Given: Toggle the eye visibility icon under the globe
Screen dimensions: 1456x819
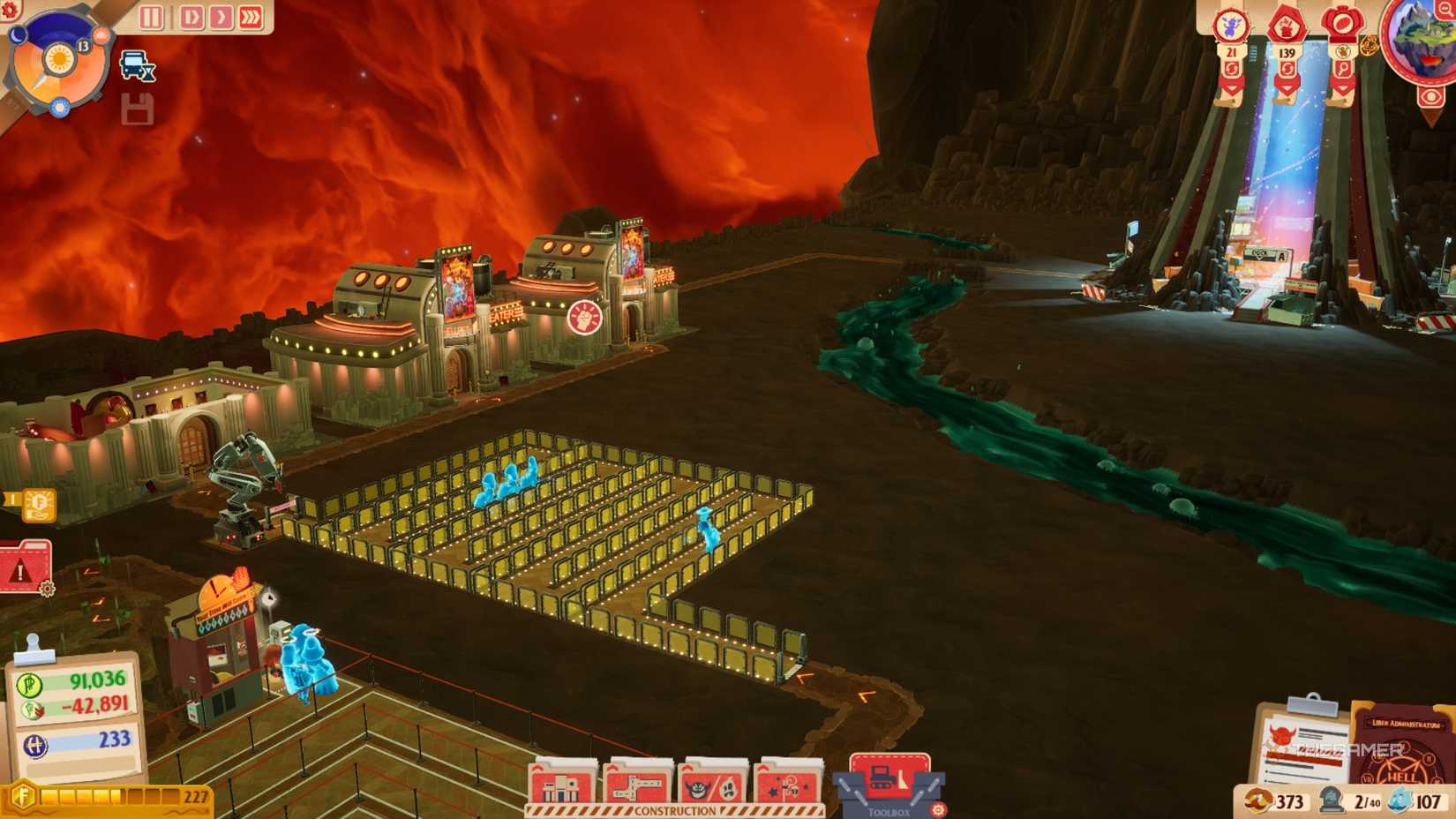Looking at the screenshot, I should point(1429,95).
